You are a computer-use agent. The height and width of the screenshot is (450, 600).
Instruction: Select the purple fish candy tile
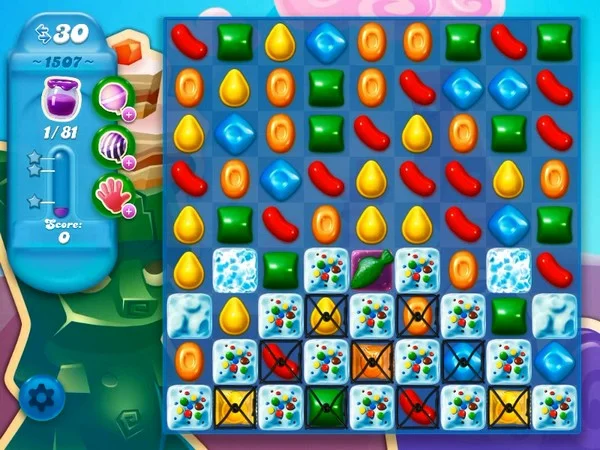[371, 268]
